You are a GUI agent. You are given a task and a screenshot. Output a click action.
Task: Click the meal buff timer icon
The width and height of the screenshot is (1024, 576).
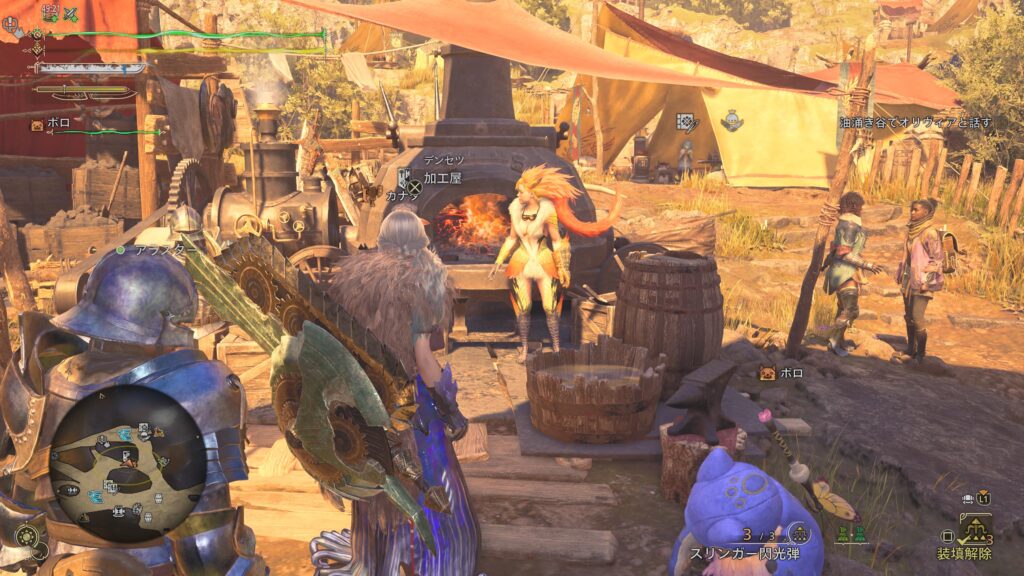(x=49, y=13)
